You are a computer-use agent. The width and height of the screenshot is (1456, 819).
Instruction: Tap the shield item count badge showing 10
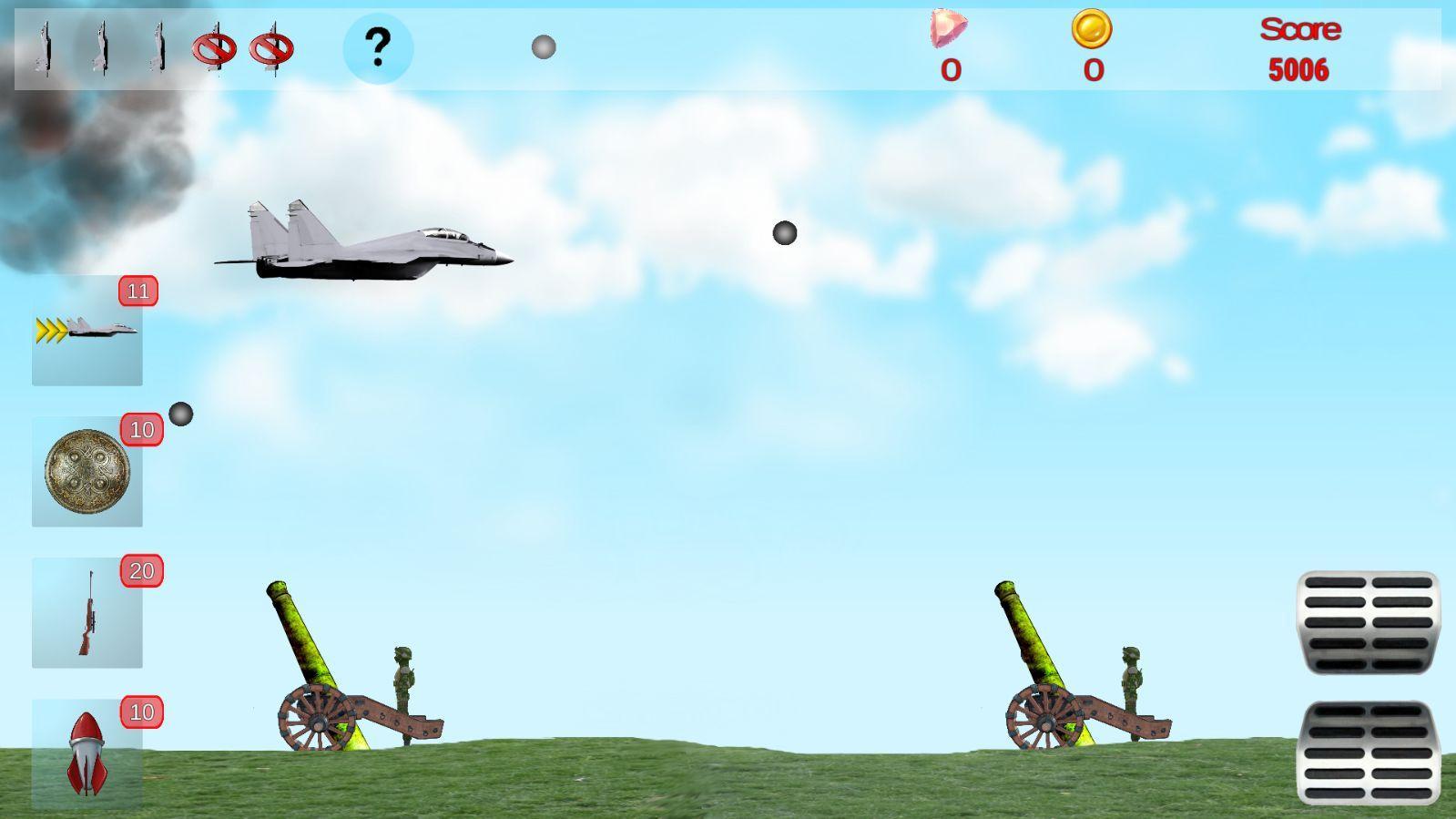point(141,430)
